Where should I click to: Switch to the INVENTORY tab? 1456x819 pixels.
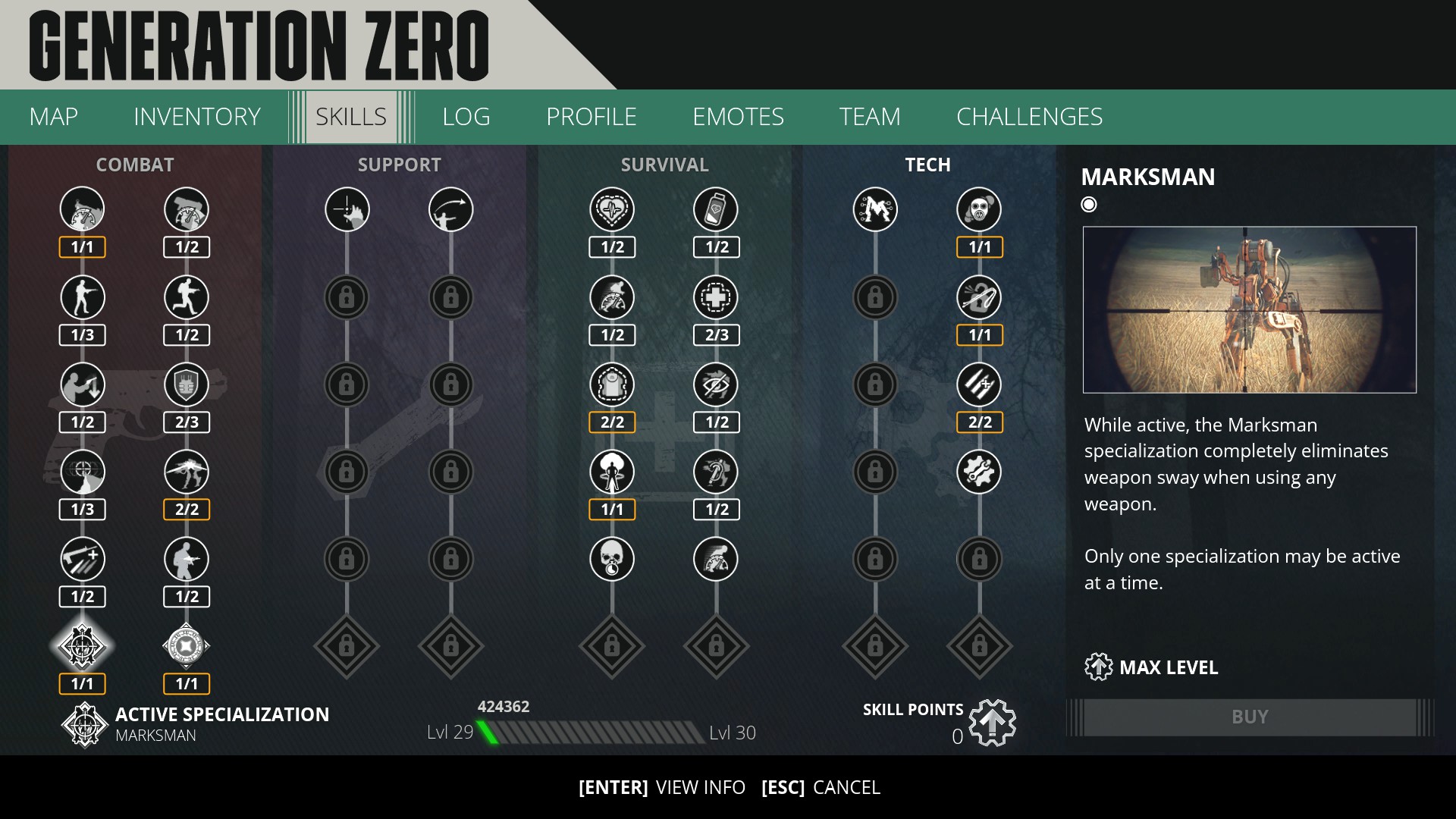click(196, 117)
